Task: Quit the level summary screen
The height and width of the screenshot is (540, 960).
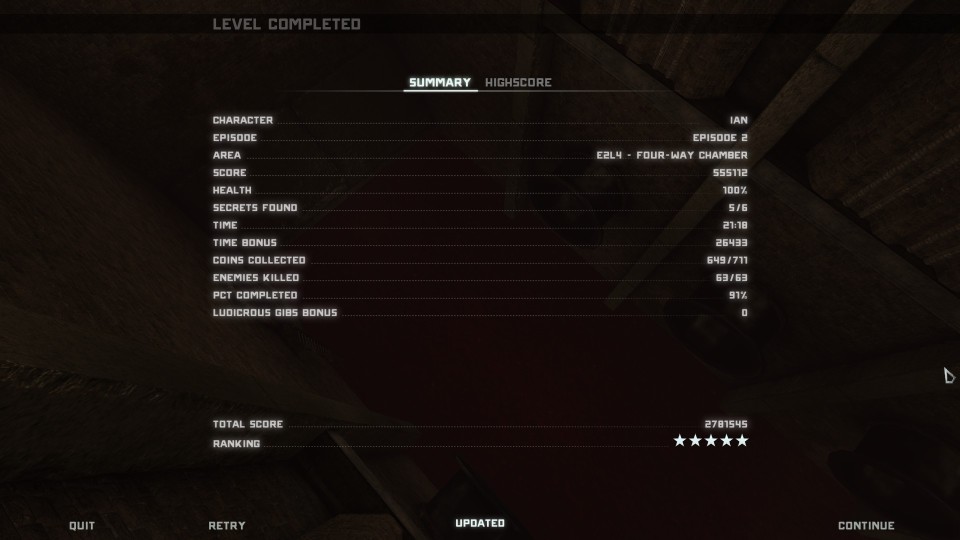Action: (x=82, y=526)
